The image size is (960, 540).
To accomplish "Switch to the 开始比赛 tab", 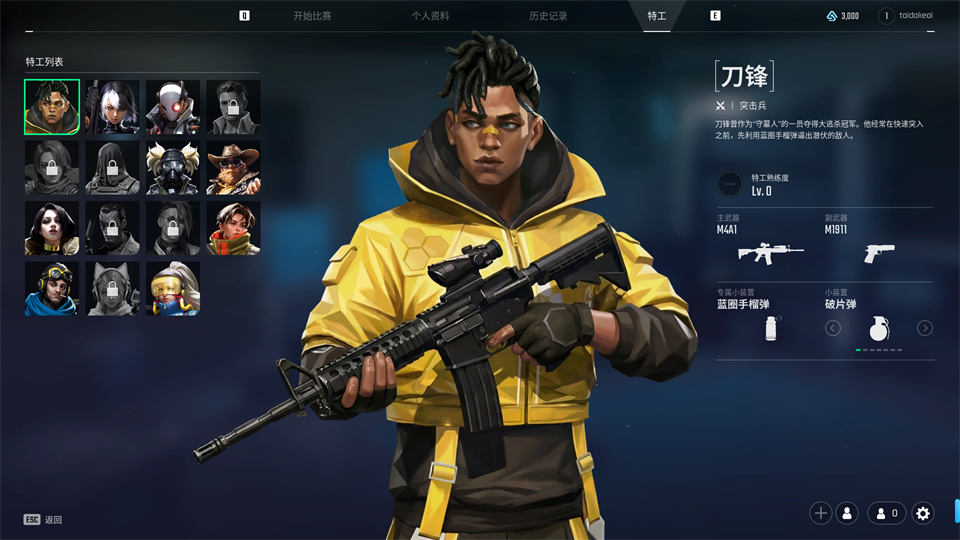I will tap(312, 16).
